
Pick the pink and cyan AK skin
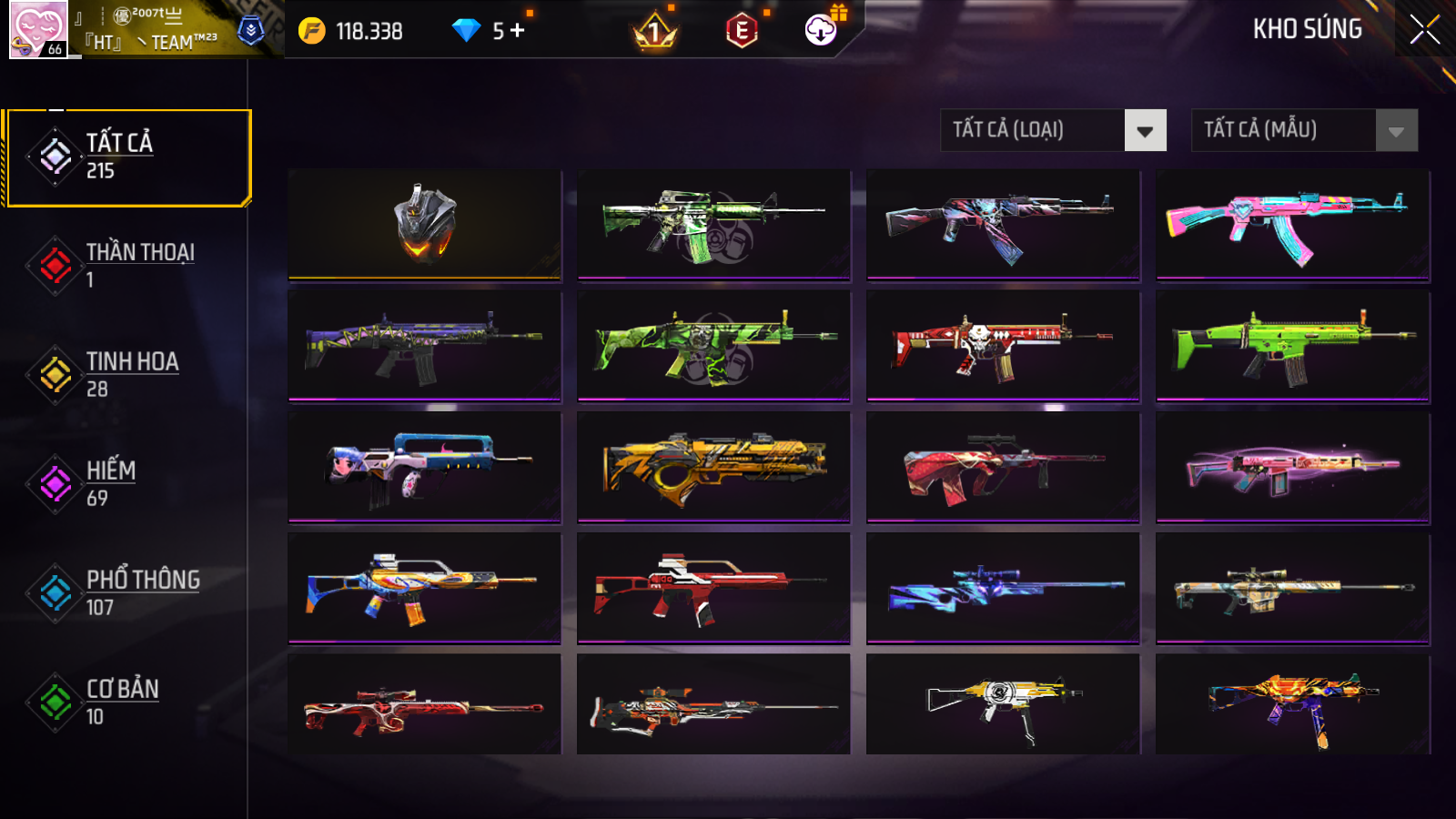[x=1292, y=224]
